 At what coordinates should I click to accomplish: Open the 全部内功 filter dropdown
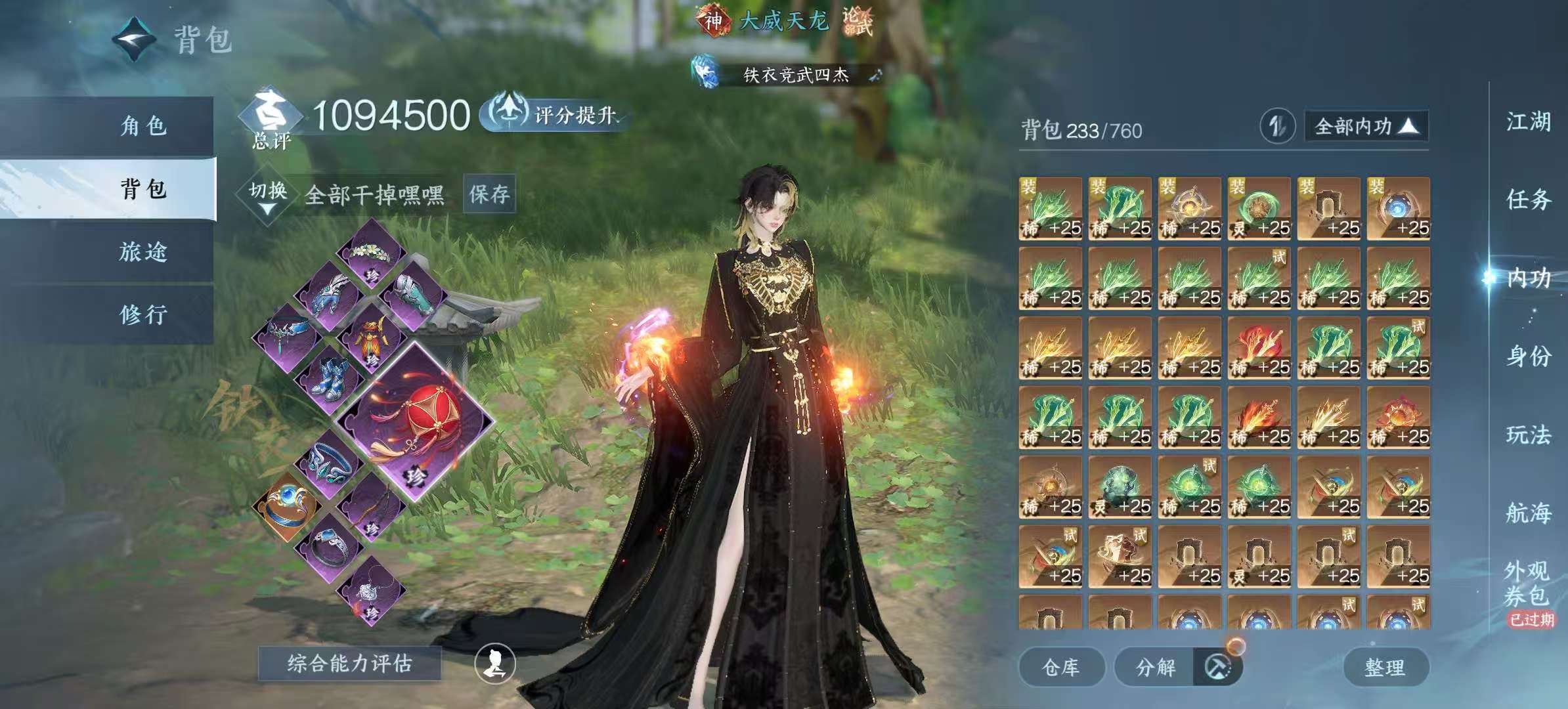[x=1366, y=126]
